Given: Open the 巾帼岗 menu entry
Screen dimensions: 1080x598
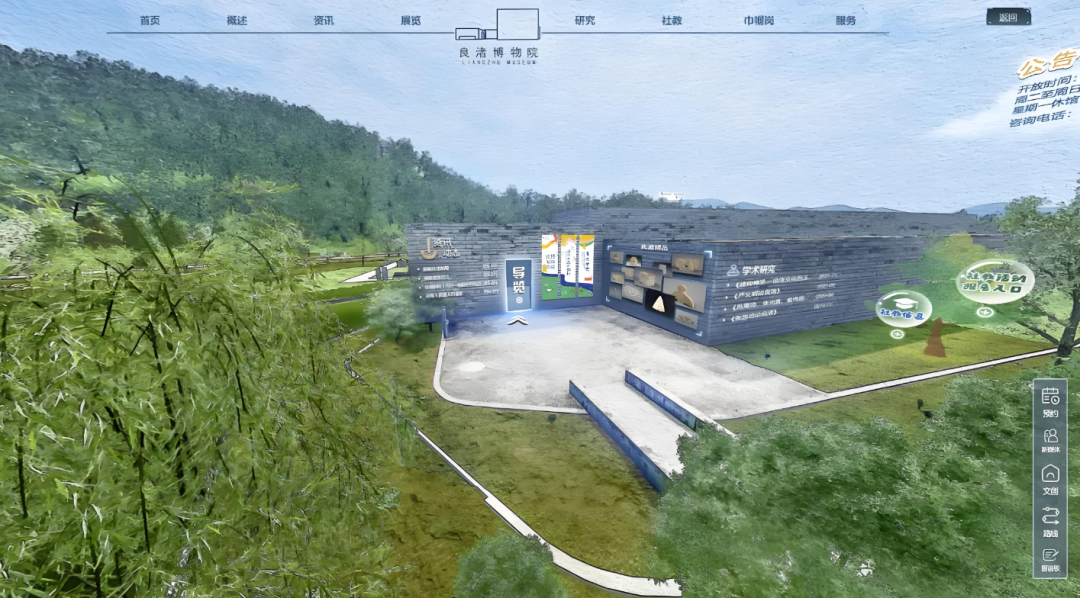Looking at the screenshot, I should click(758, 21).
